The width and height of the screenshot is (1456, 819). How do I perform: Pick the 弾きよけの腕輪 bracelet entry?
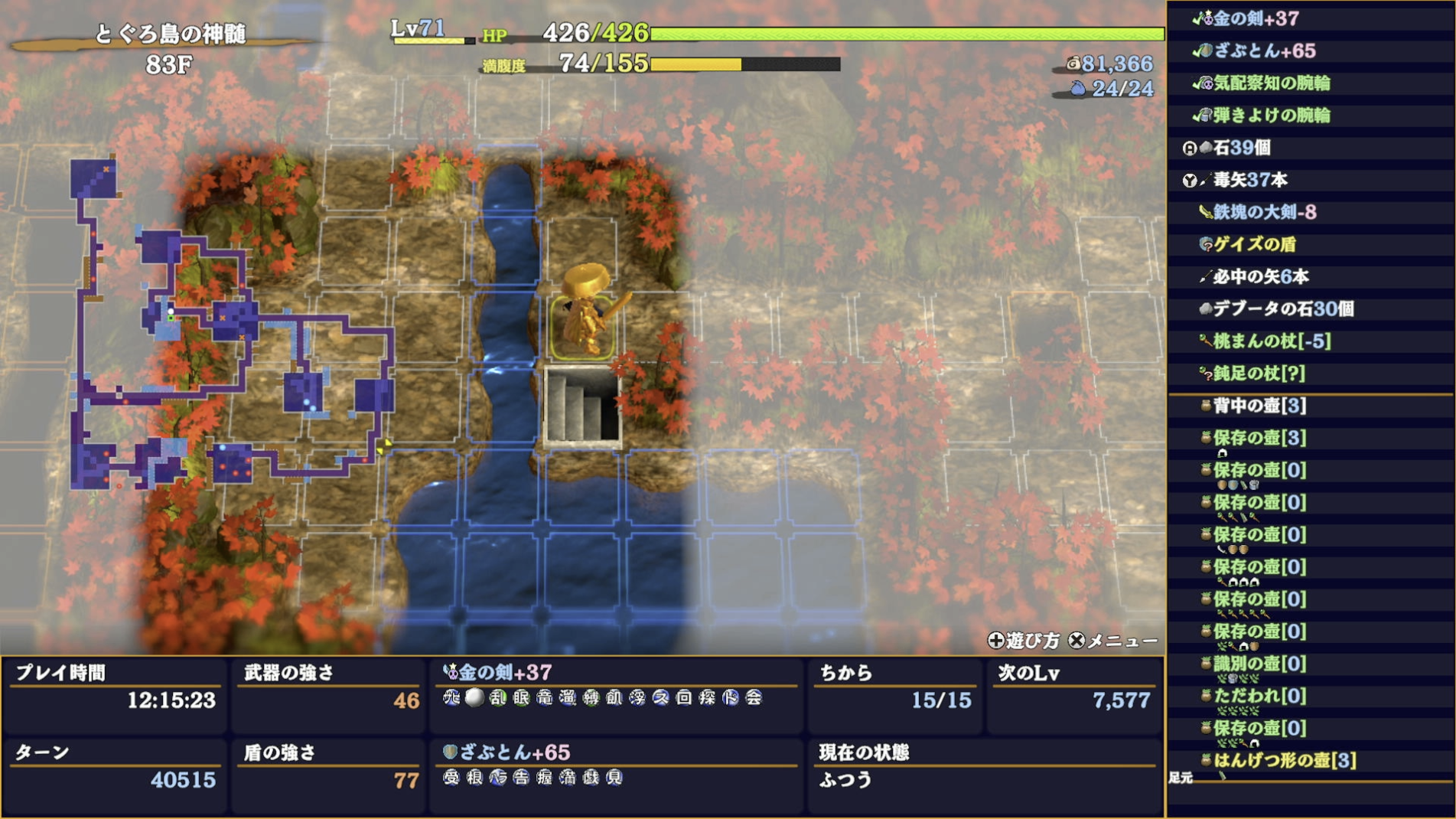[x=1271, y=116]
